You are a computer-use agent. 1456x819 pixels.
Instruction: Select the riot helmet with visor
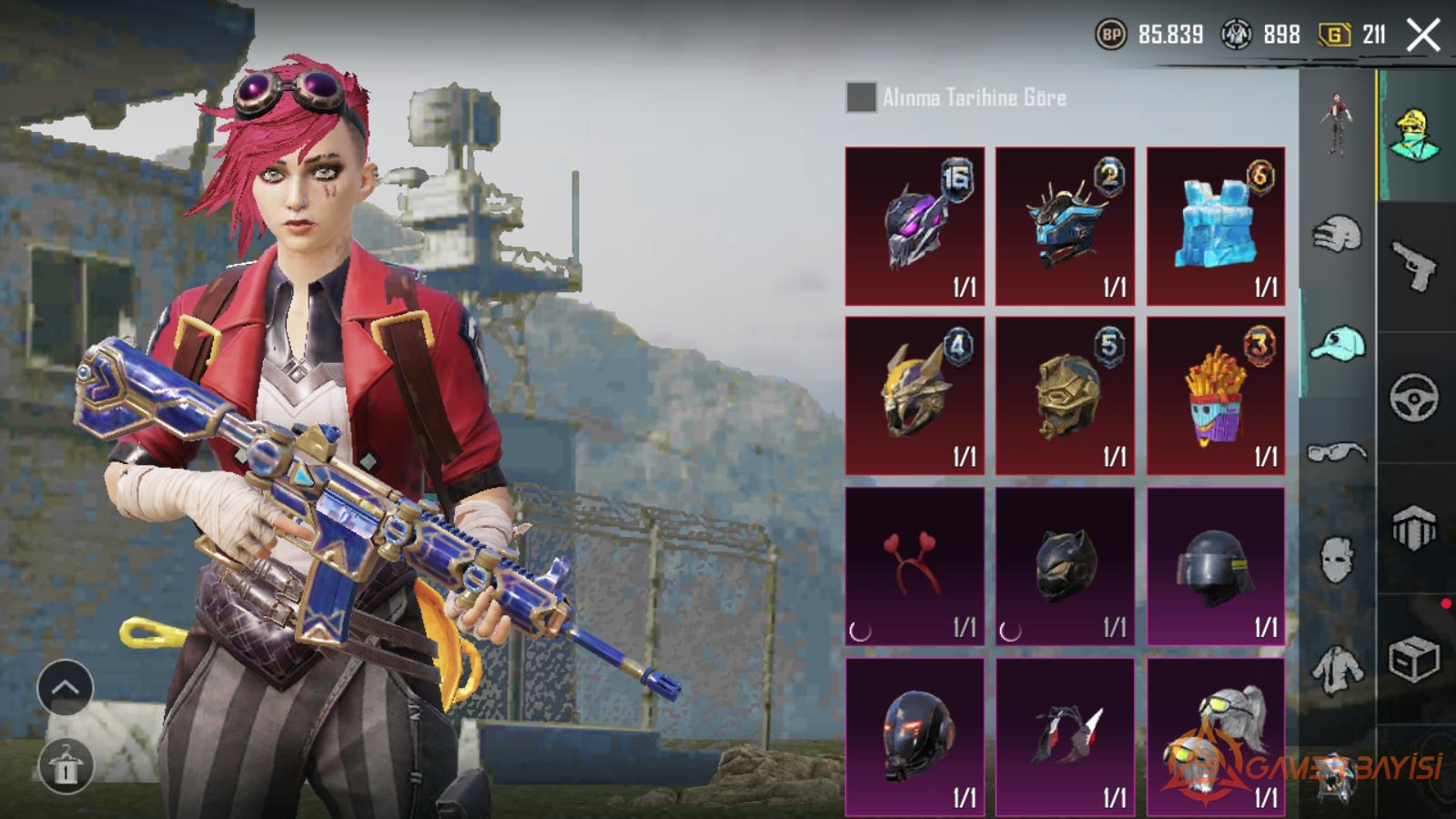1216,566
